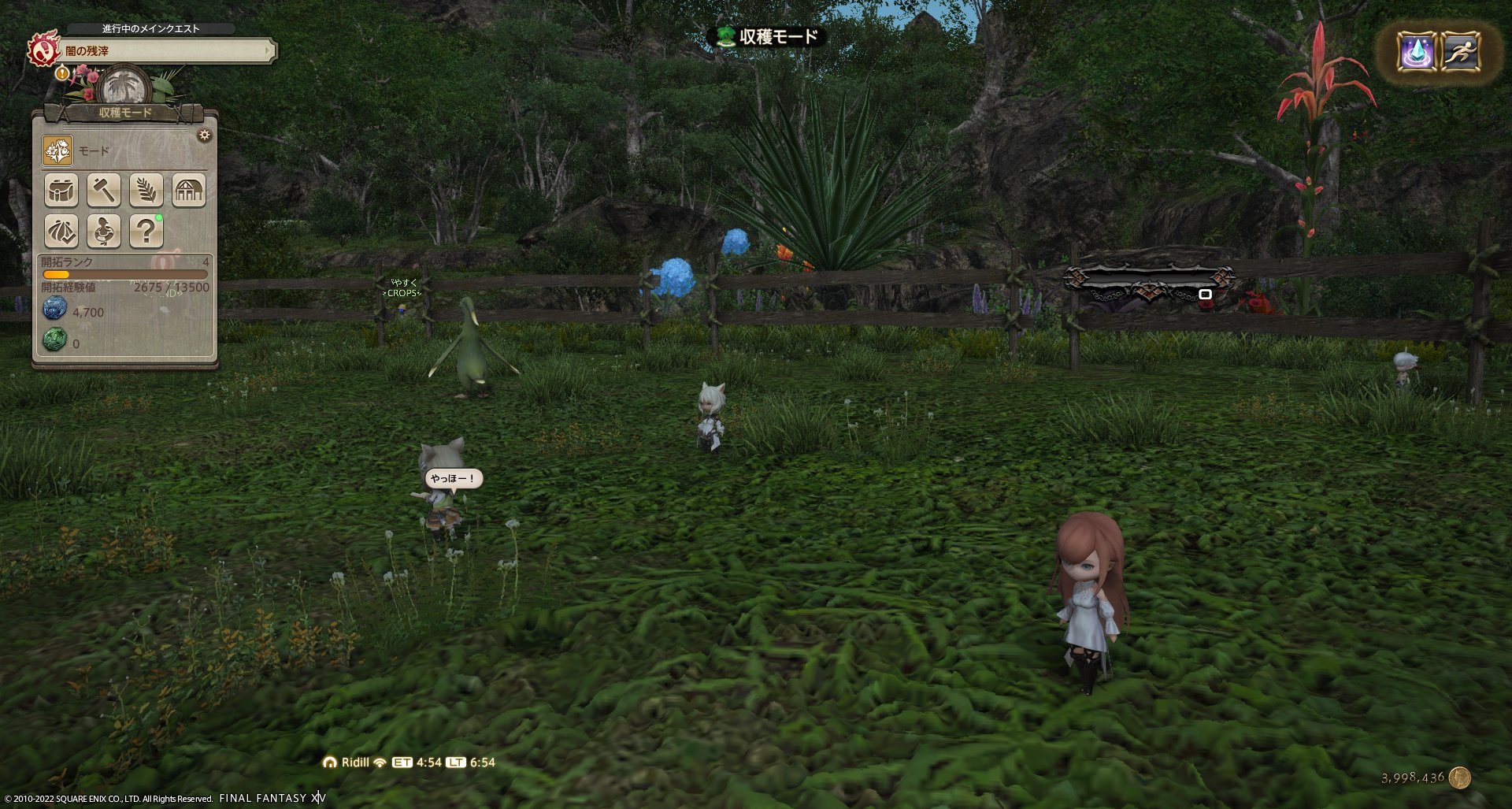The image size is (1512, 809).
Task: Click the blue Seafarer's Cowrie currency icon
Action: click(54, 309)
